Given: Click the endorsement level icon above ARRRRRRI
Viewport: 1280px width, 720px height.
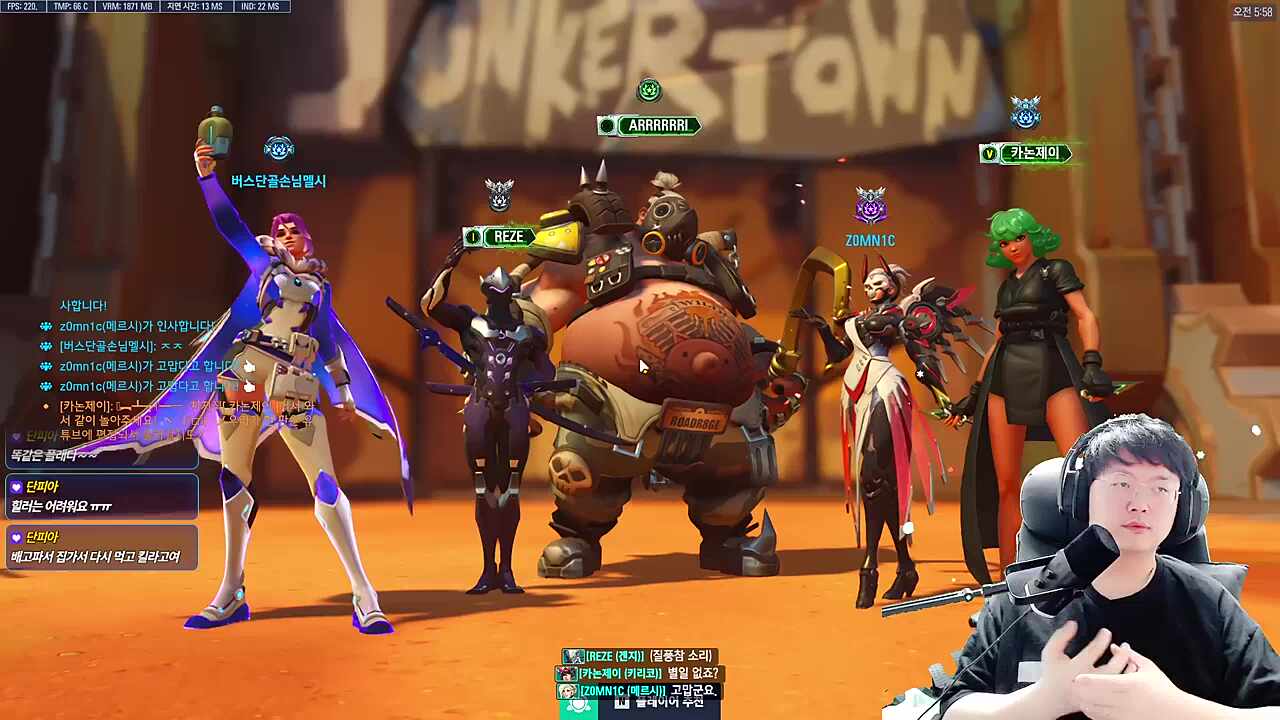Looking at the screenshot, I should coord(648,91).
